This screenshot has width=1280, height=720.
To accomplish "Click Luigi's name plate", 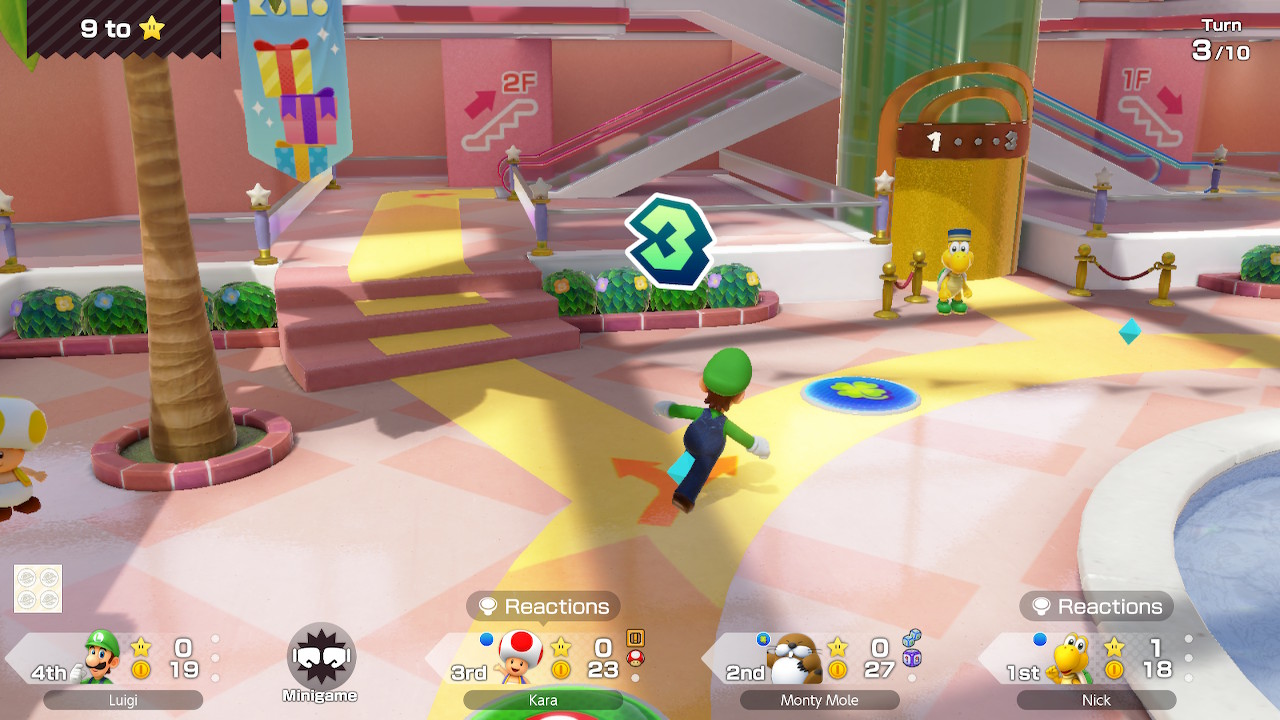I will coord(124,700).
